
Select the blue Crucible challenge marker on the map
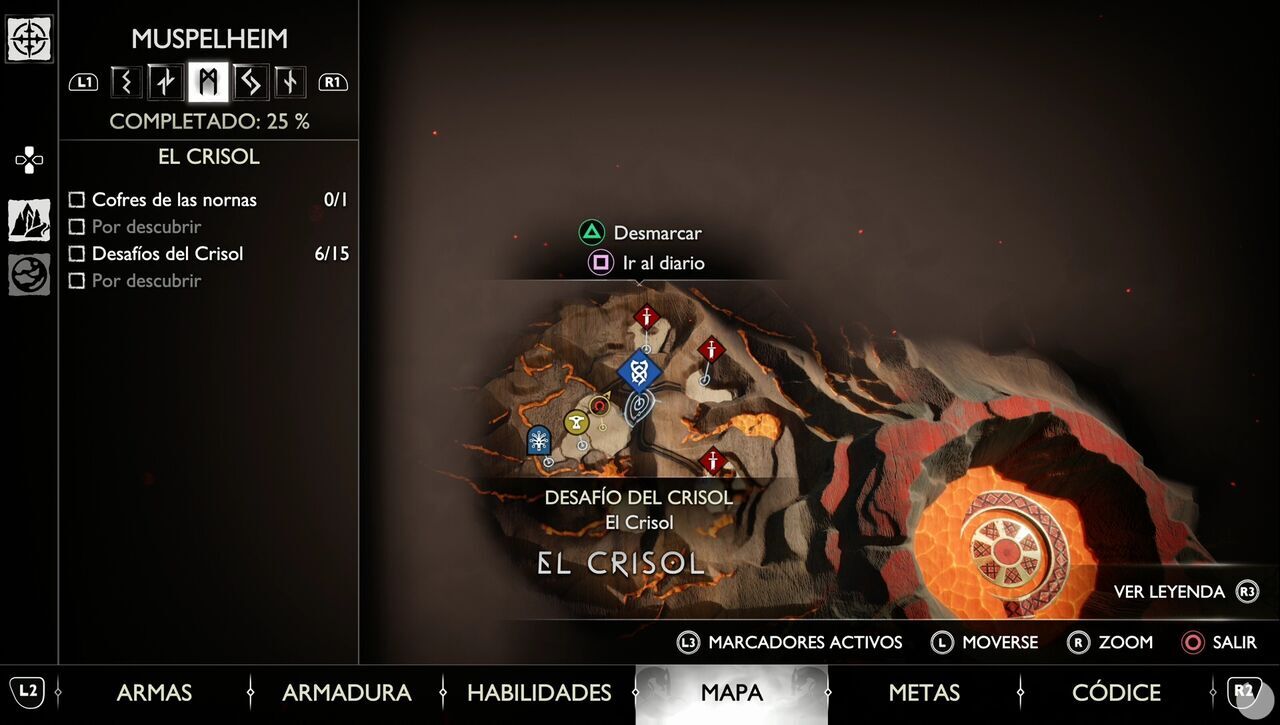click(640, 370)
